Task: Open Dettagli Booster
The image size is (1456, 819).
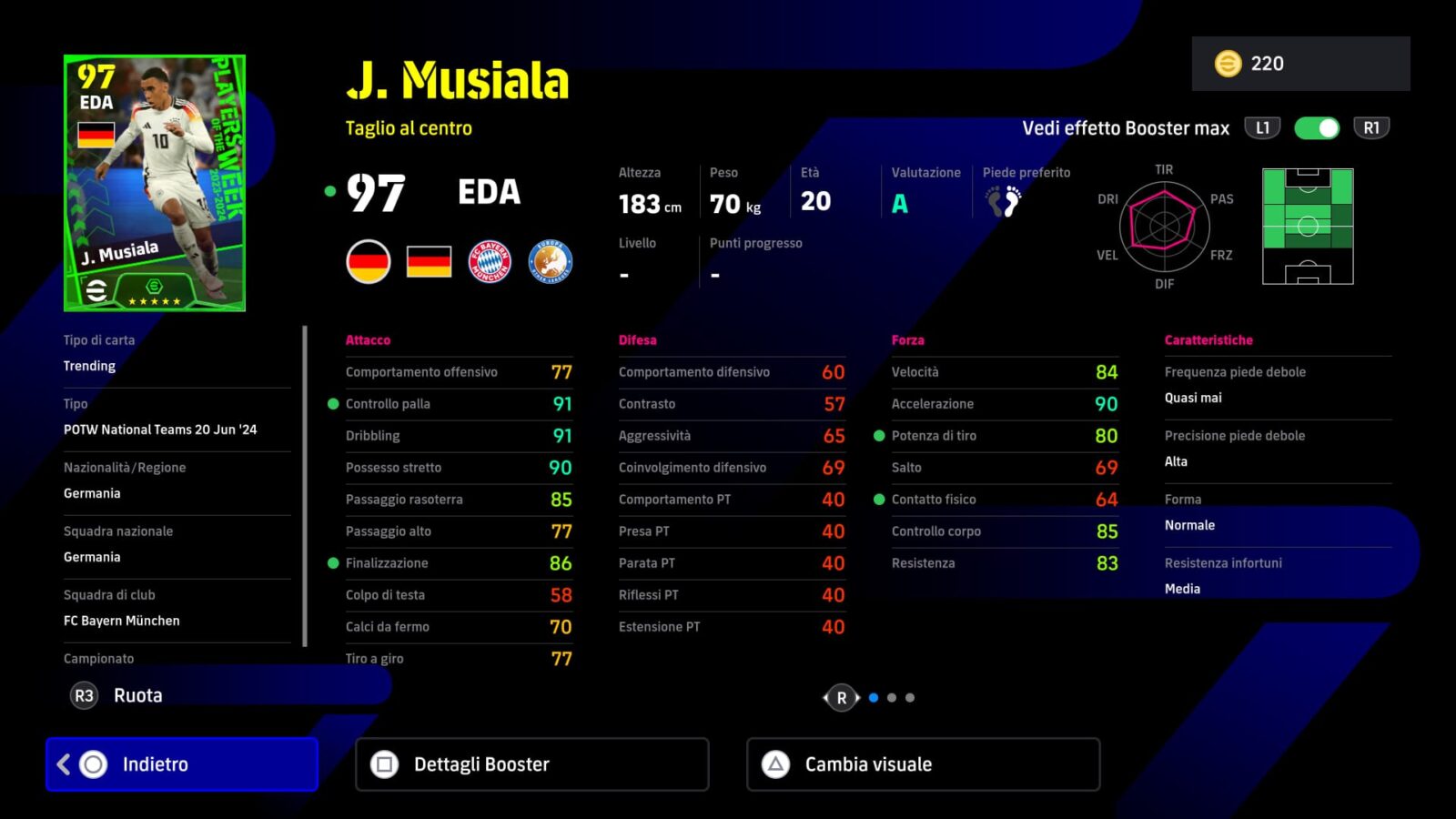Action: pos(532,764)
